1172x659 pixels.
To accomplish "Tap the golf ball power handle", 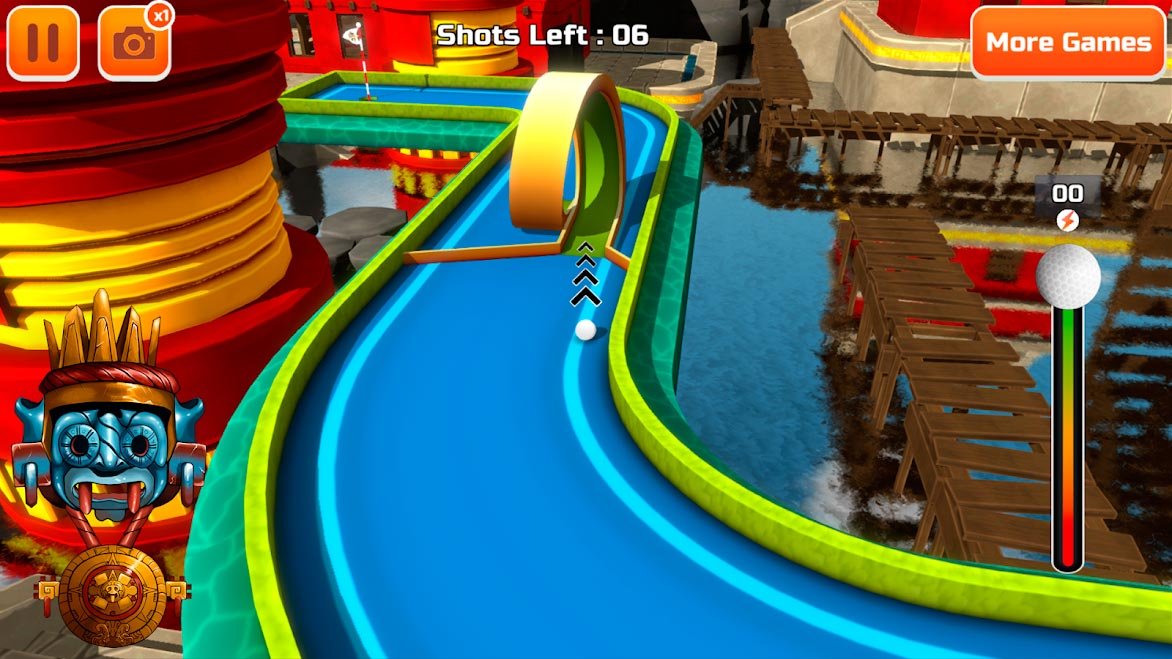I will point(1068,275).
